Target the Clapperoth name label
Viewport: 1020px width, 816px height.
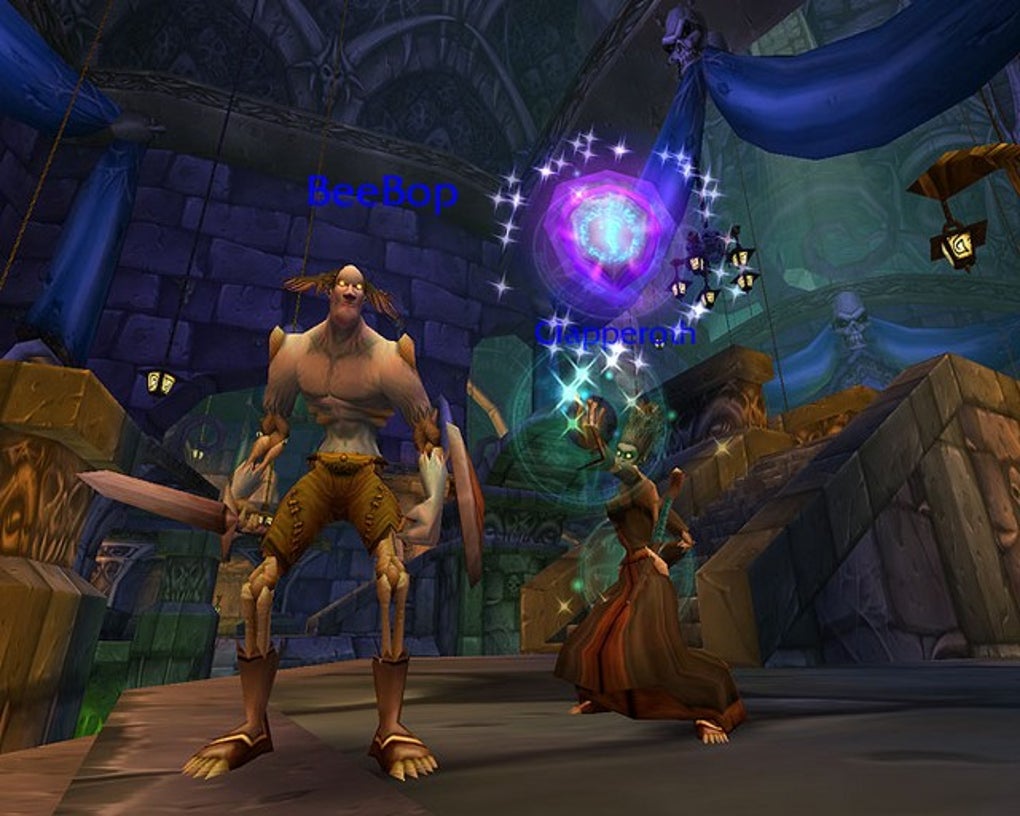(614, 333)
